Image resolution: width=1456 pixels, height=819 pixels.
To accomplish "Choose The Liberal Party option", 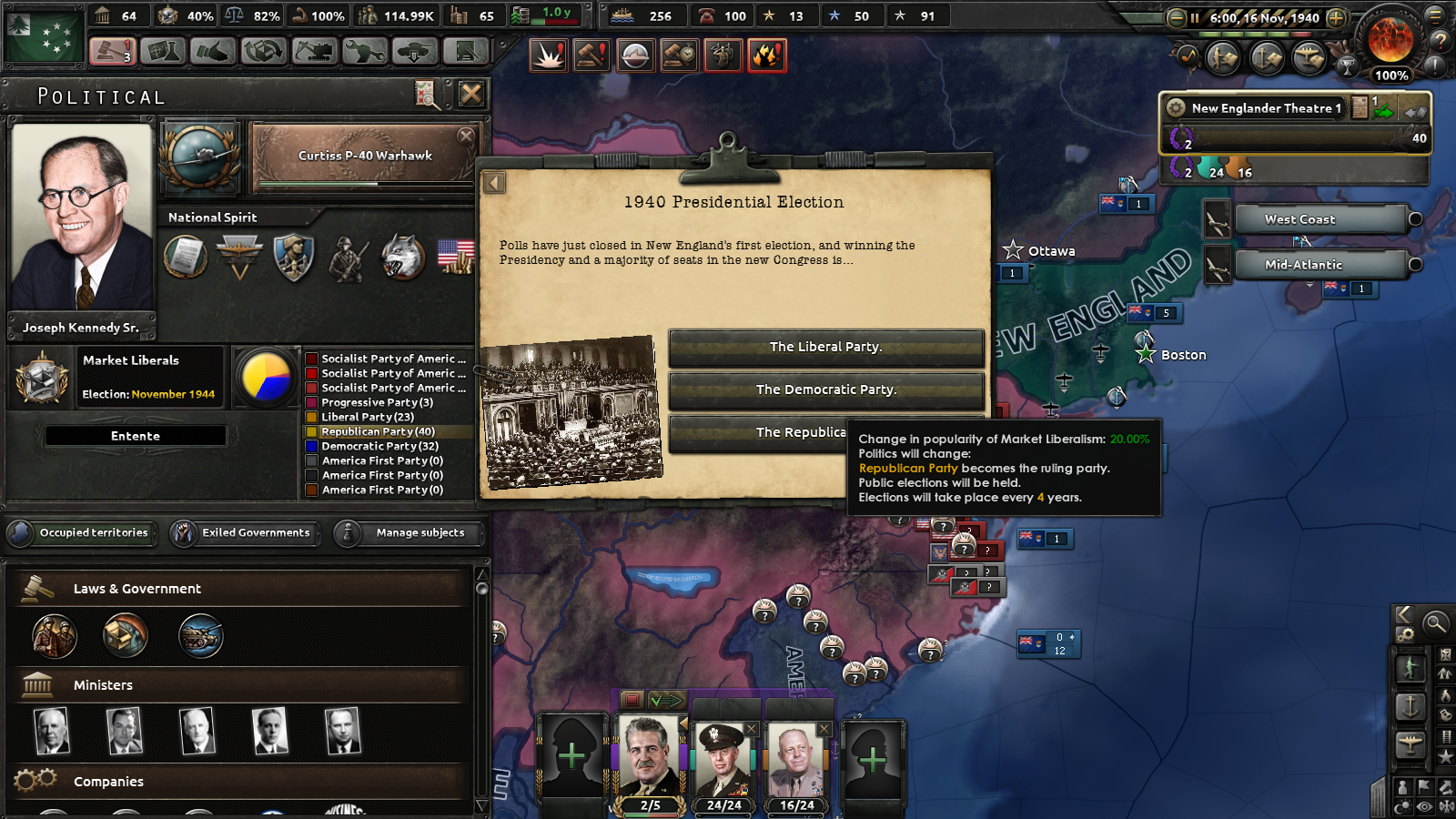I will click(824, 347).
